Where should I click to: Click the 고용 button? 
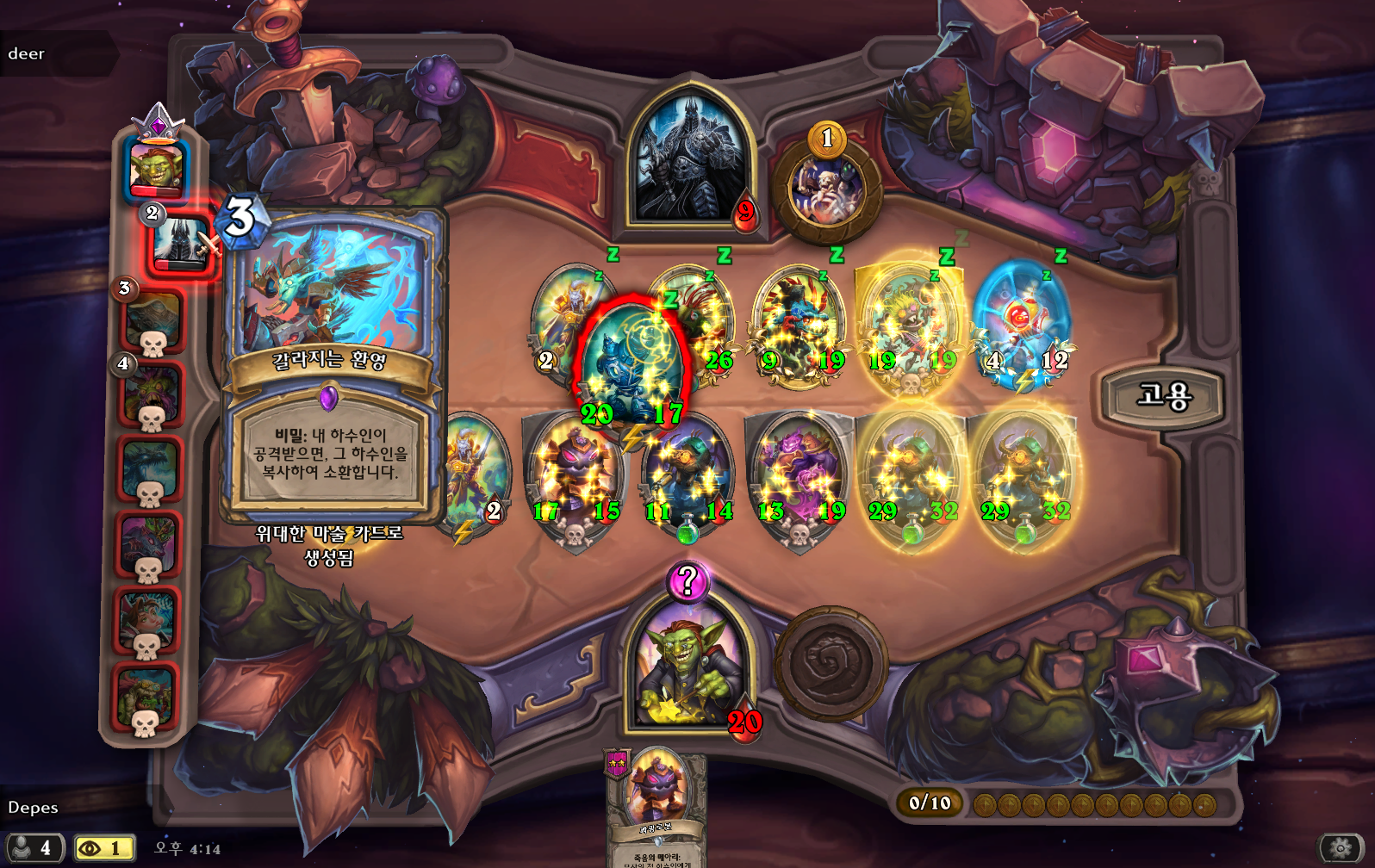1164,397
